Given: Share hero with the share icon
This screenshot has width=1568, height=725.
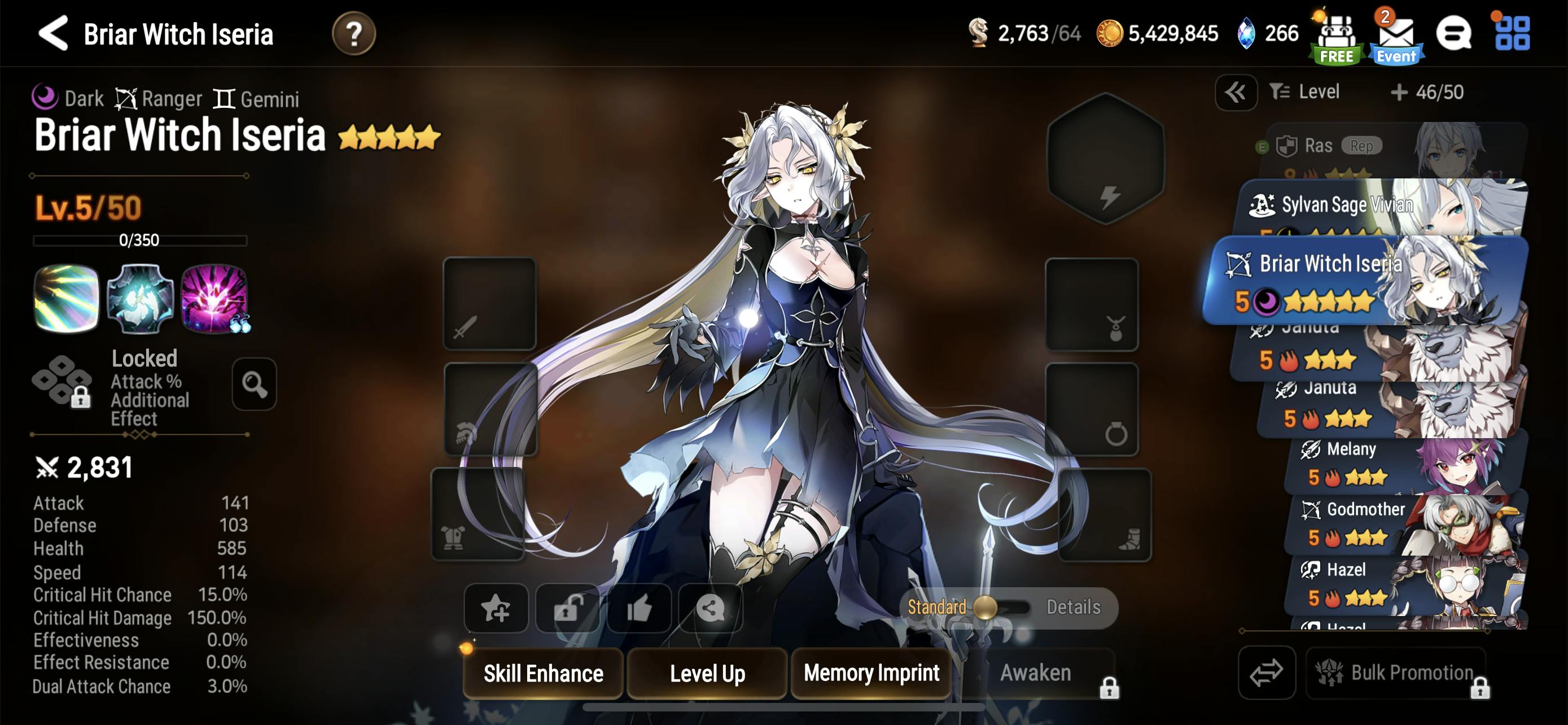Looking at the screenshot, I should pos(709,608).
